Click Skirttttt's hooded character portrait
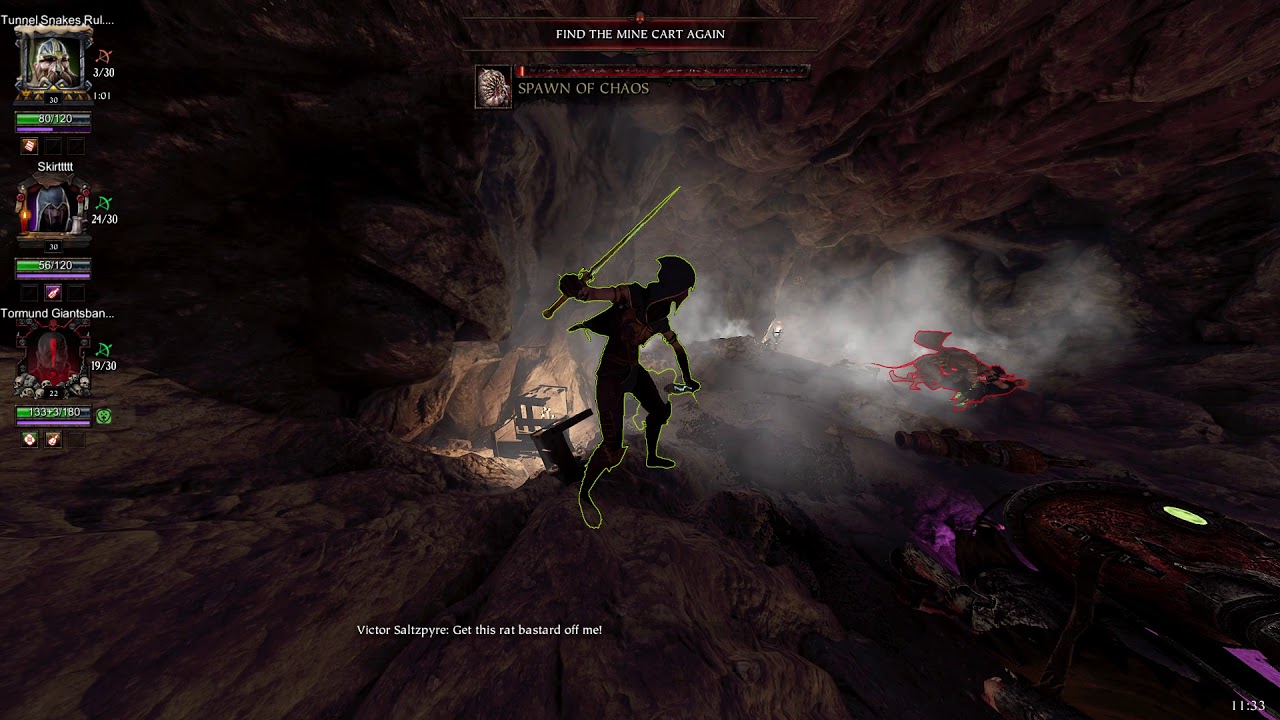This screenshot has width=1280, height=720. pos(53,210)
